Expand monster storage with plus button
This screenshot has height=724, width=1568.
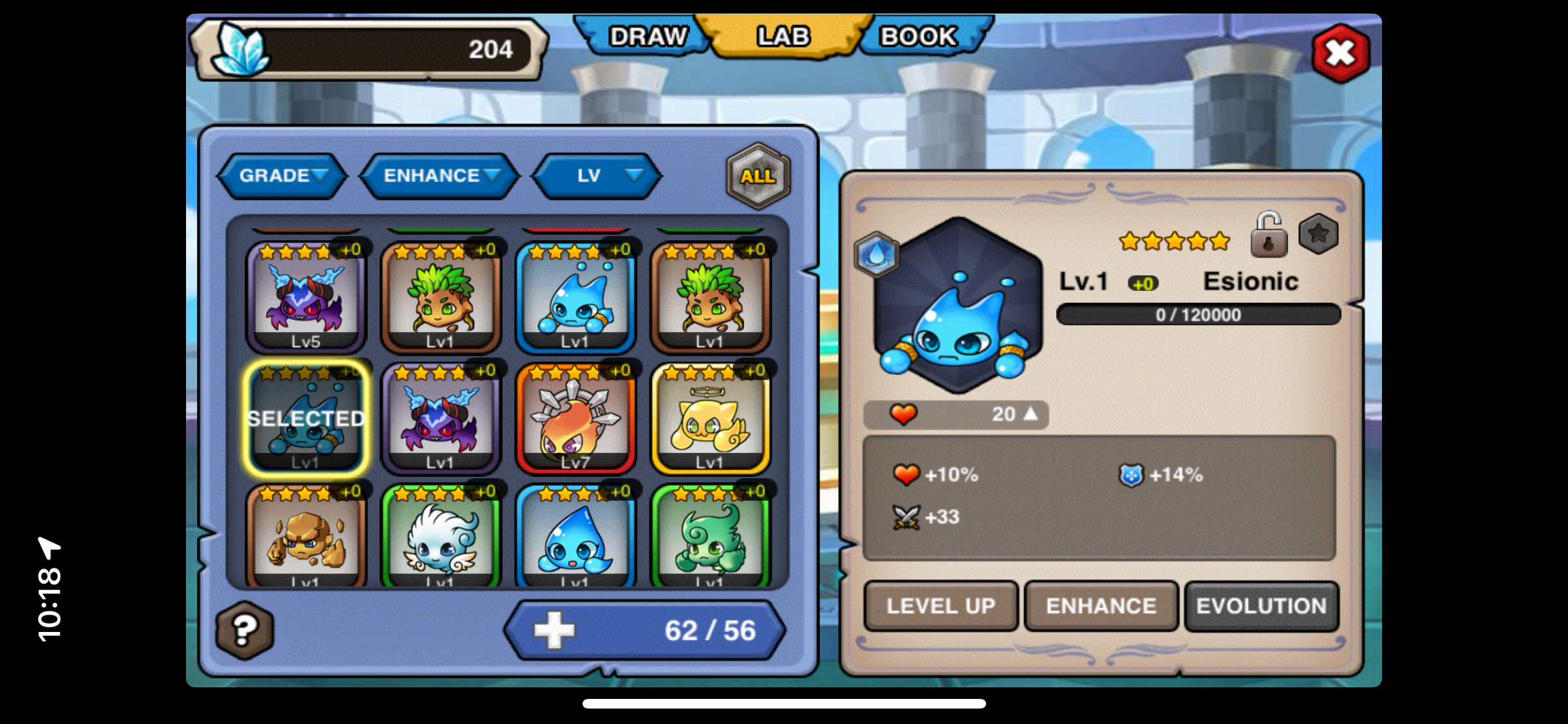click(554, 630)
